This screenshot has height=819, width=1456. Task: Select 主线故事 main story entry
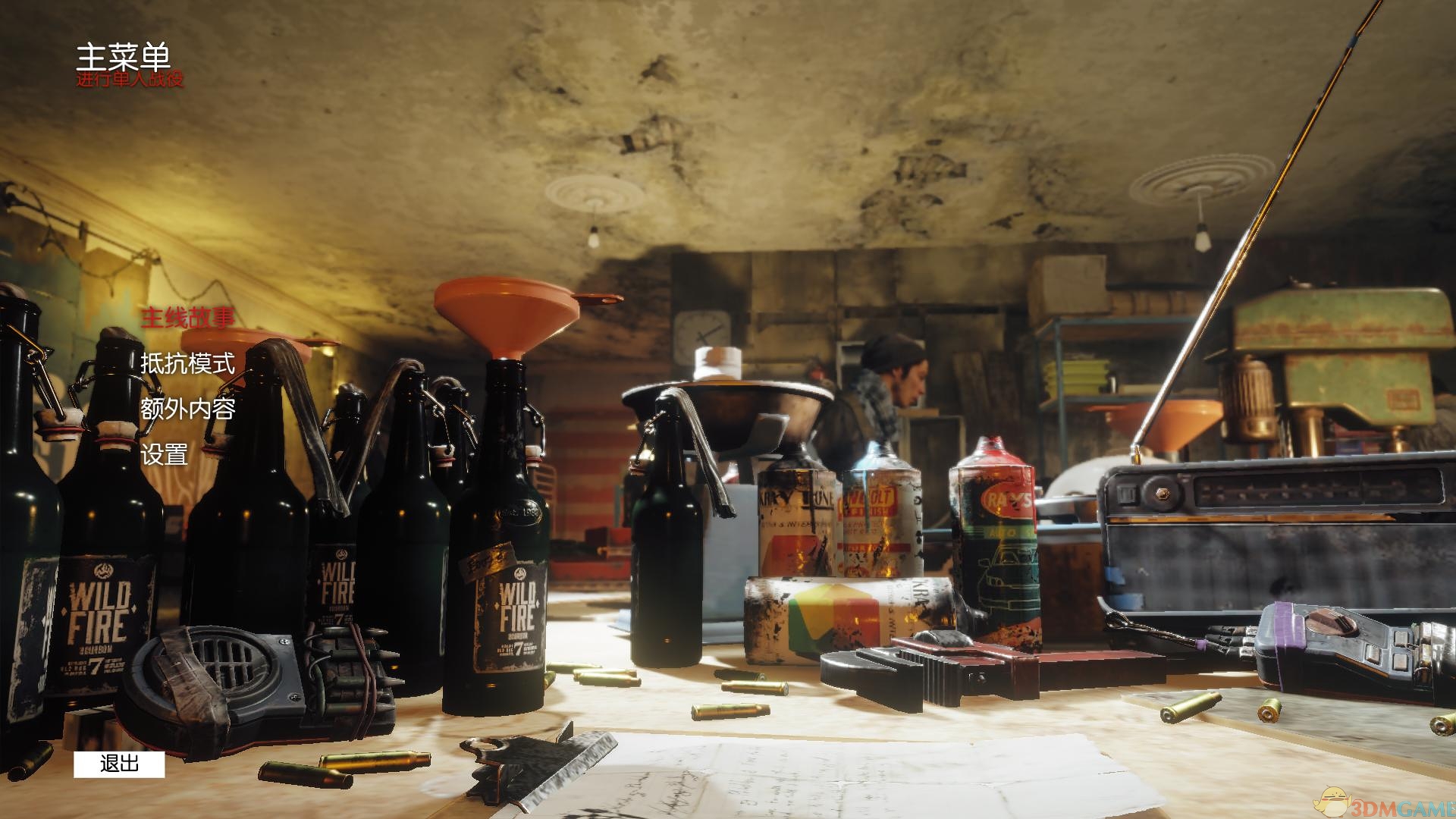187,318
